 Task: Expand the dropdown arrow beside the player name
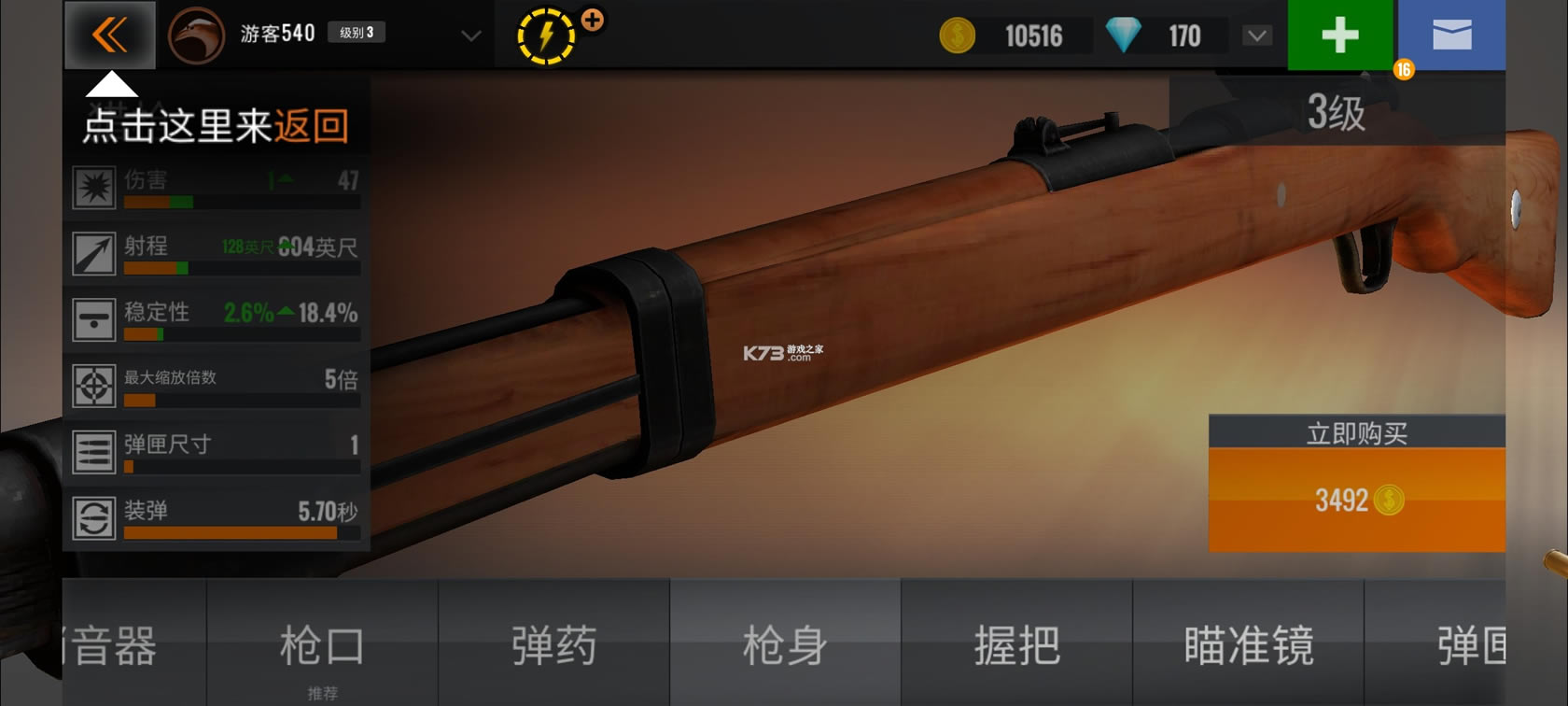(471, 35)
